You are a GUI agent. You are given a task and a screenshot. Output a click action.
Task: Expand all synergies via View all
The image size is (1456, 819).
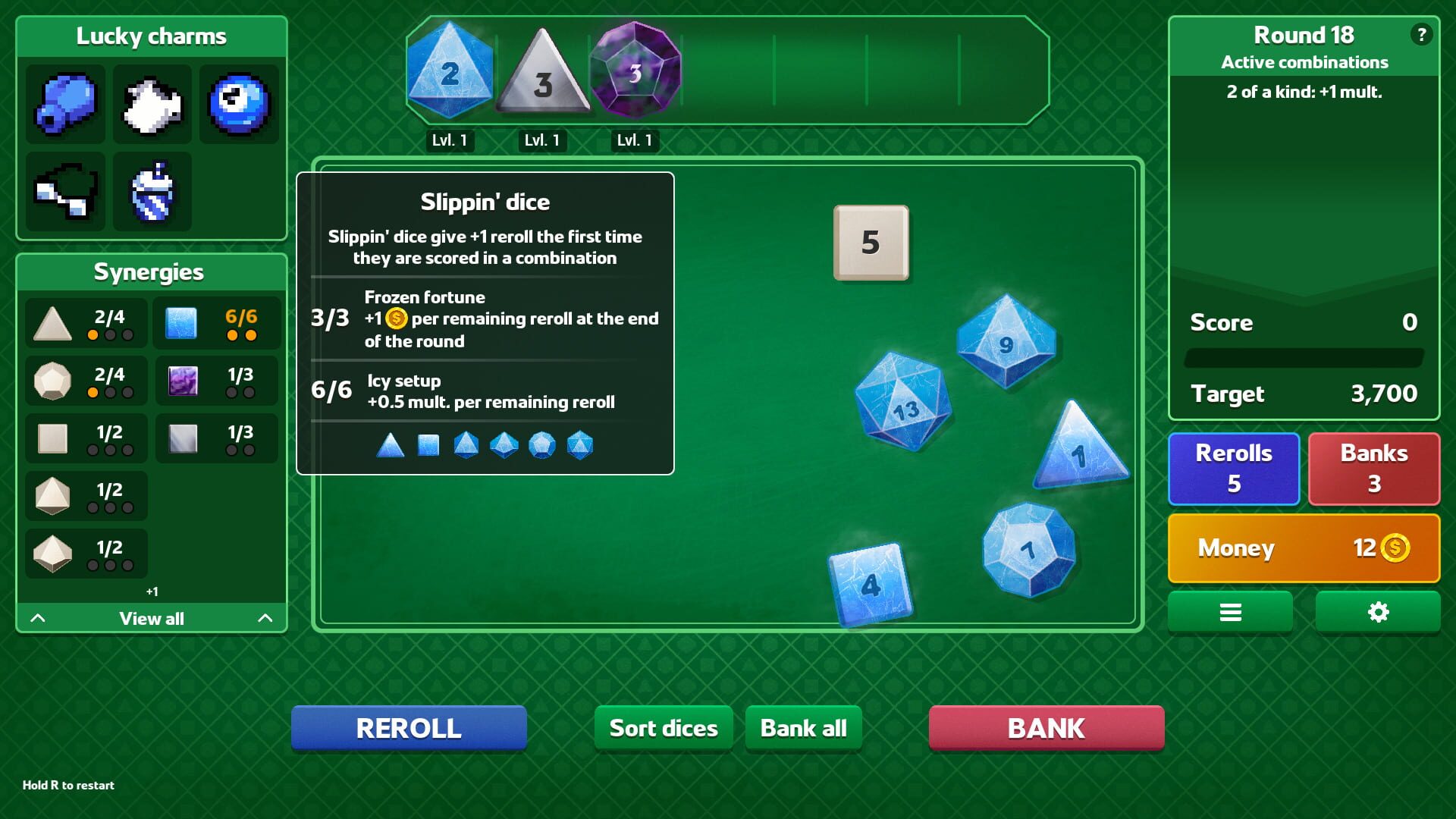pos(150,618)
